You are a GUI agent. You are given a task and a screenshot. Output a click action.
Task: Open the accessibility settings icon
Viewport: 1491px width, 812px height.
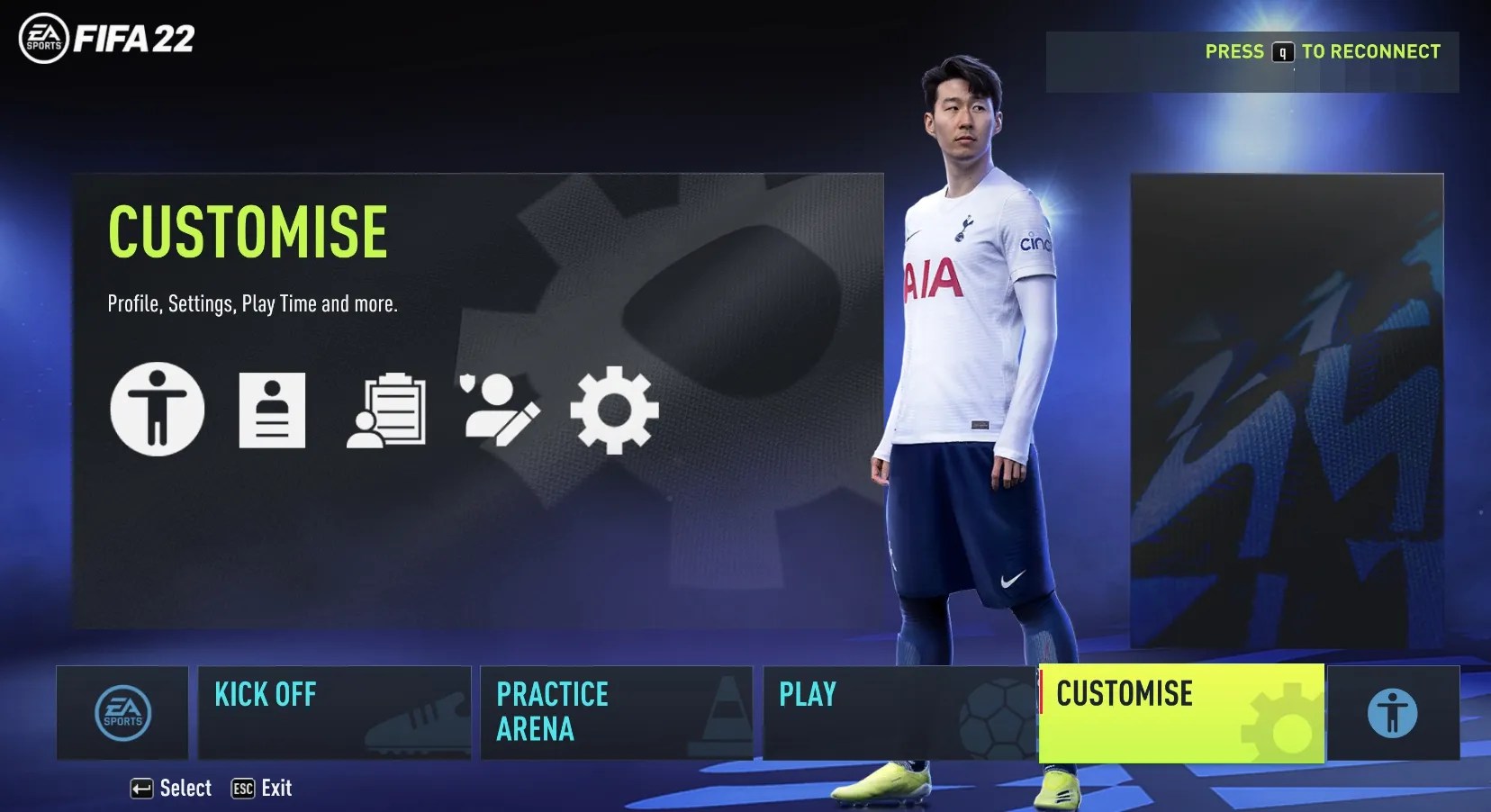click(158, 410)
